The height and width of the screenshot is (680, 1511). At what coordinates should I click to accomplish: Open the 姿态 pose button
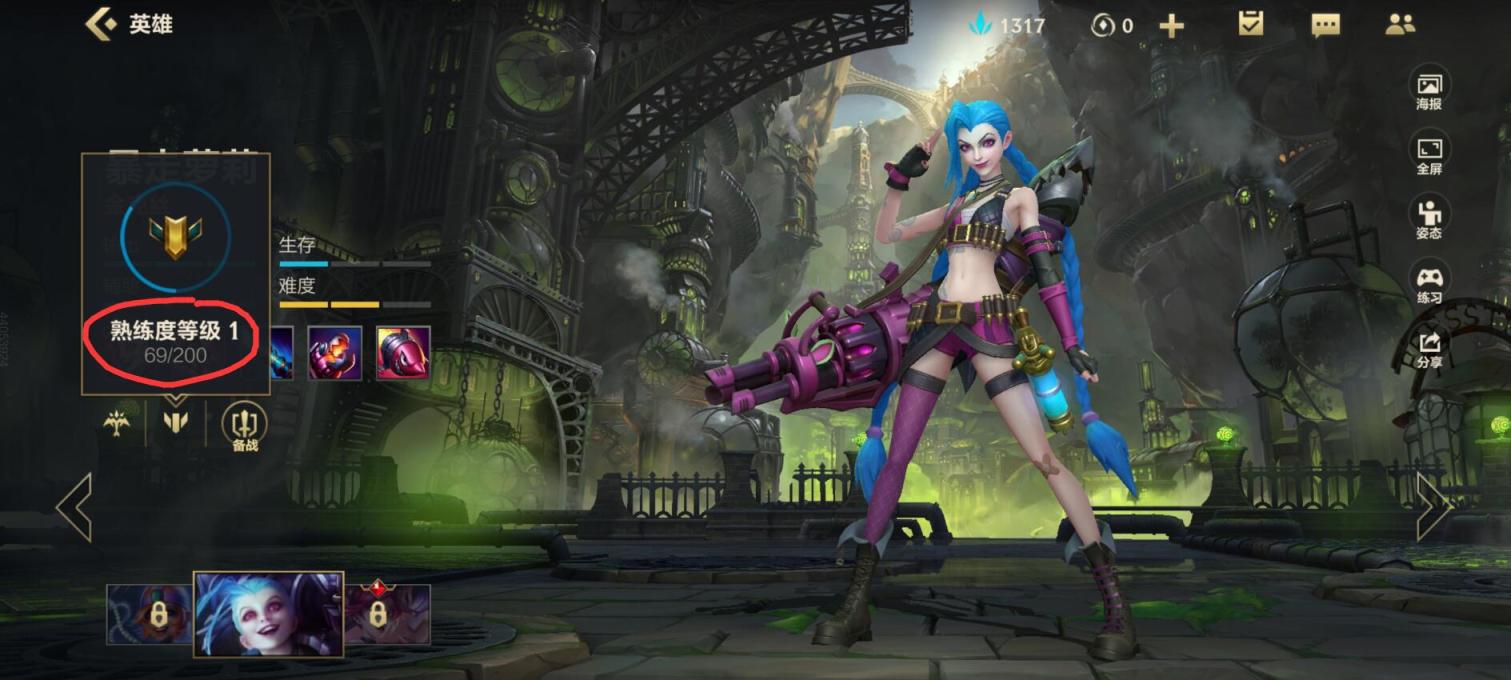tap(1429, 218)
